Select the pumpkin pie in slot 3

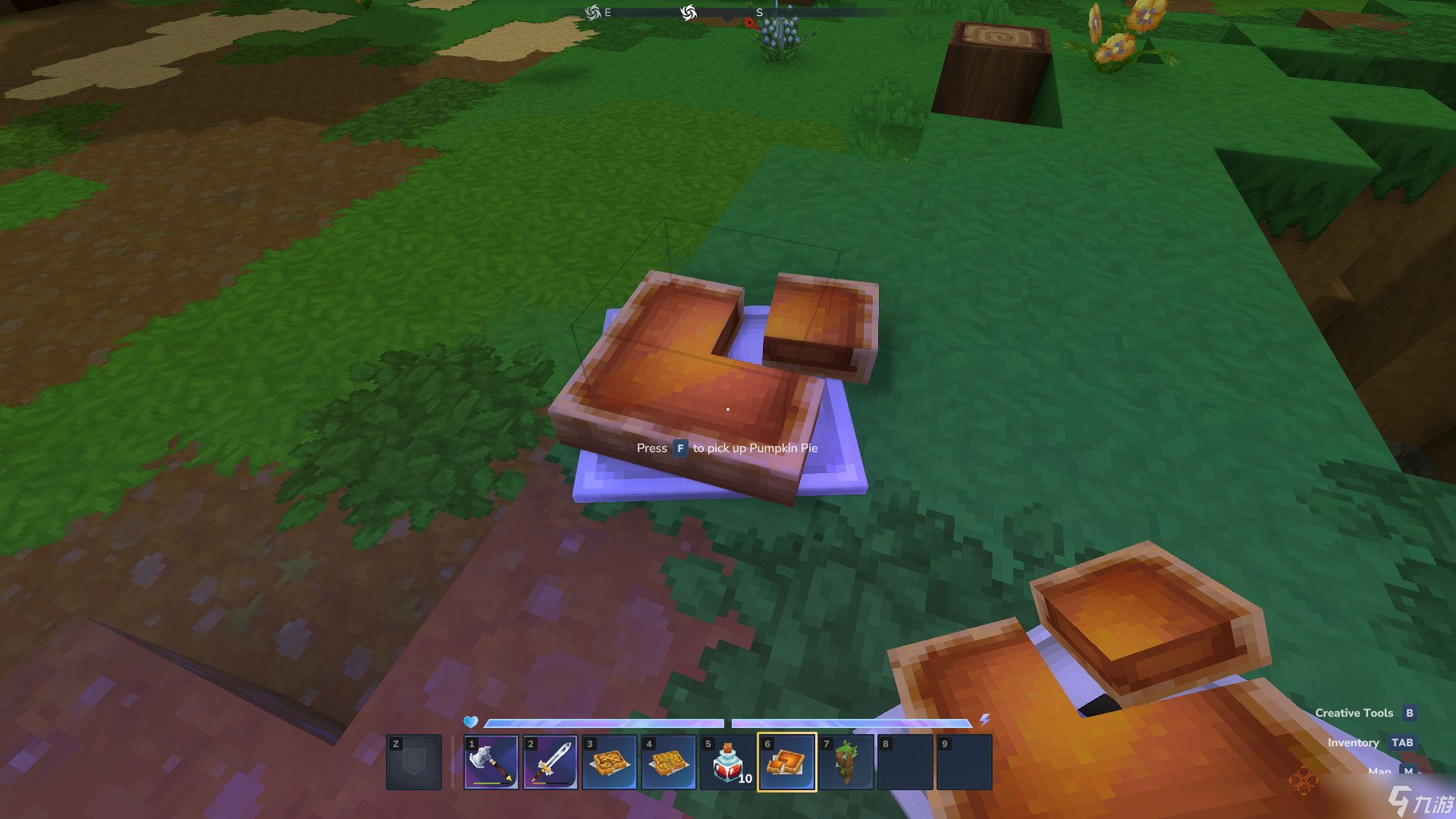tap(609, 762)
